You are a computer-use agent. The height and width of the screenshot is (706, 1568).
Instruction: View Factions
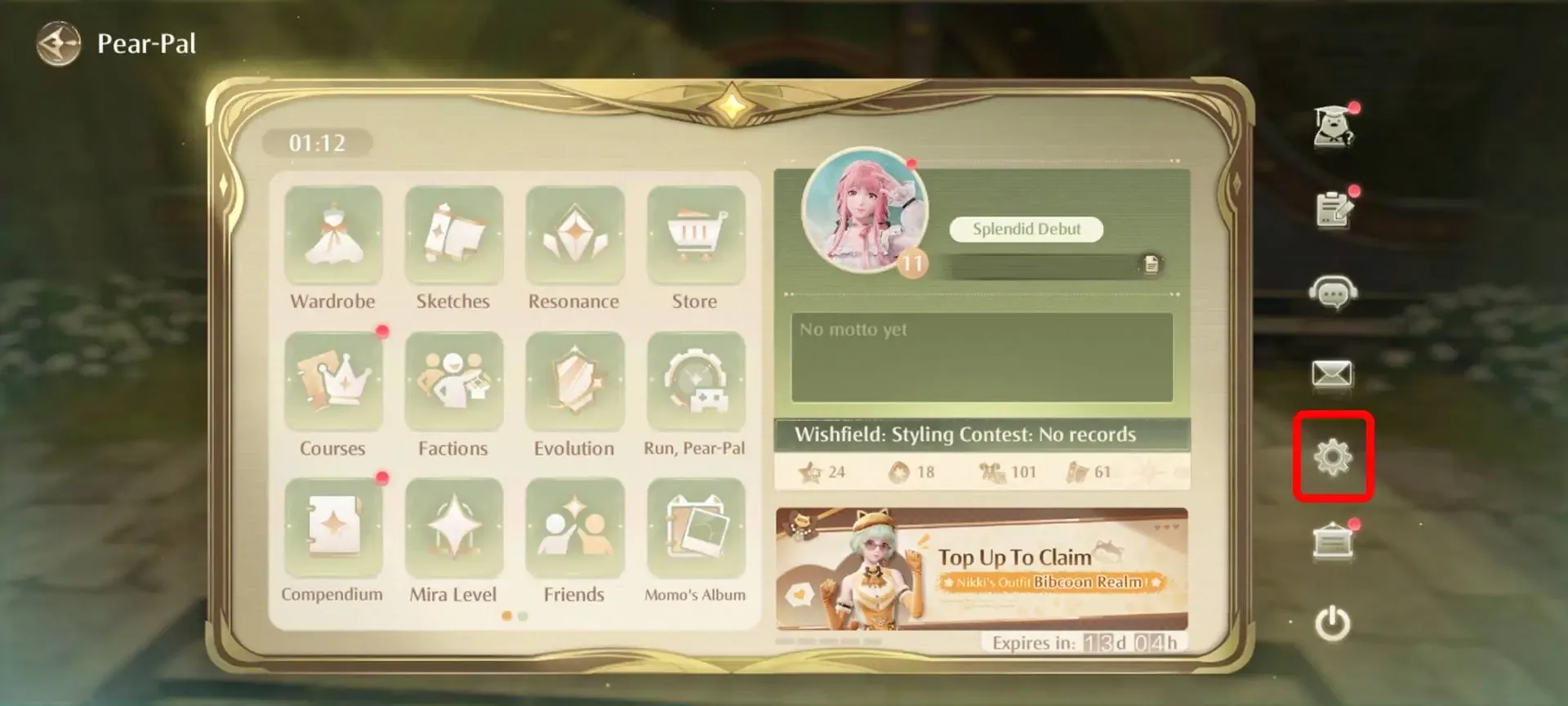click(x=453, y=382)
